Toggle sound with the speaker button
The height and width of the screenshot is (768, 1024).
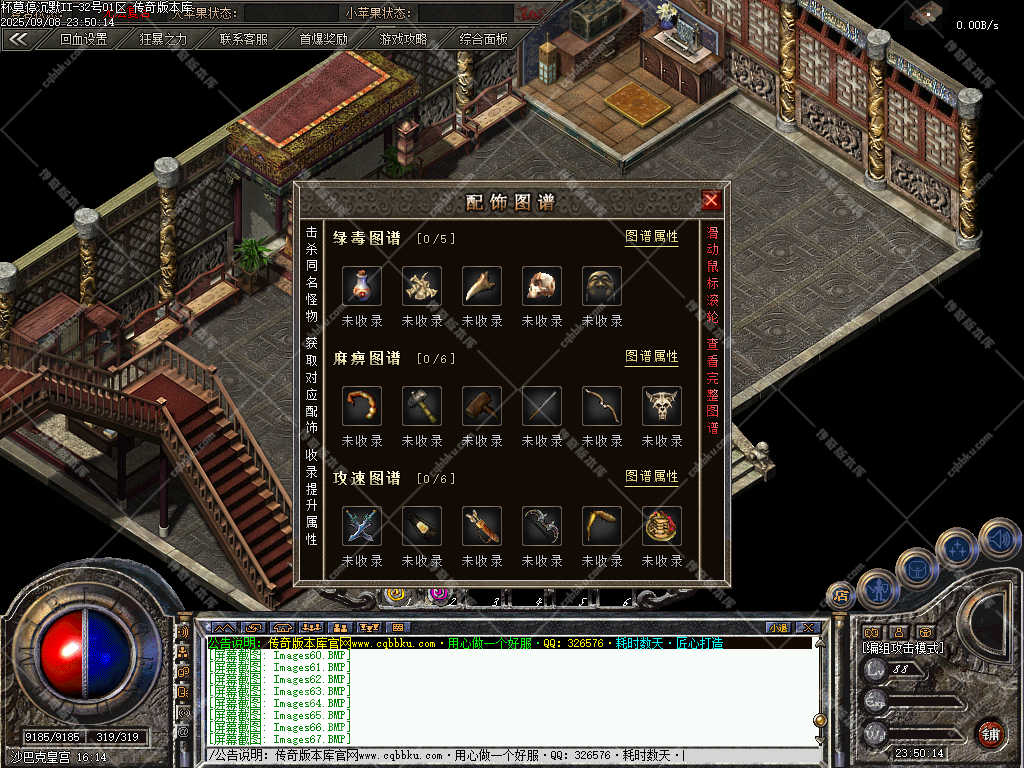(999, 538)
